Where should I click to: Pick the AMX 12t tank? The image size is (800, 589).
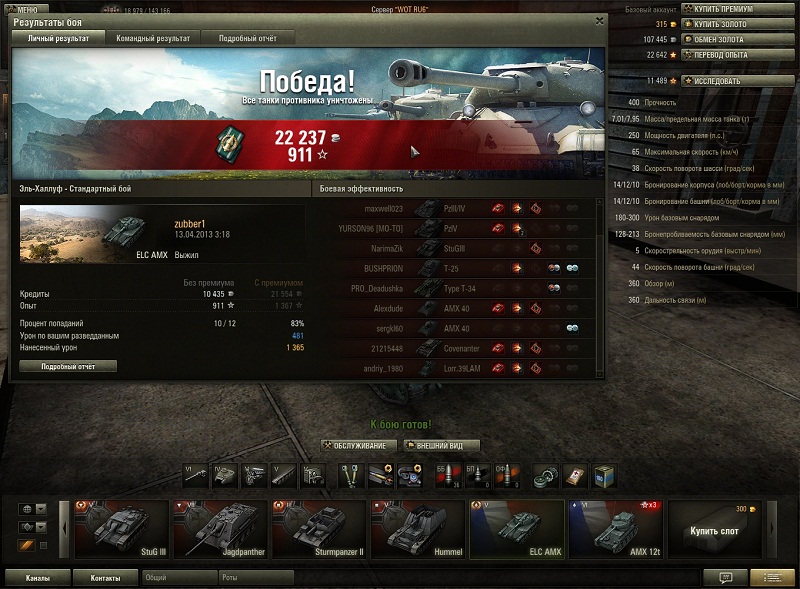tap(611, 525)
